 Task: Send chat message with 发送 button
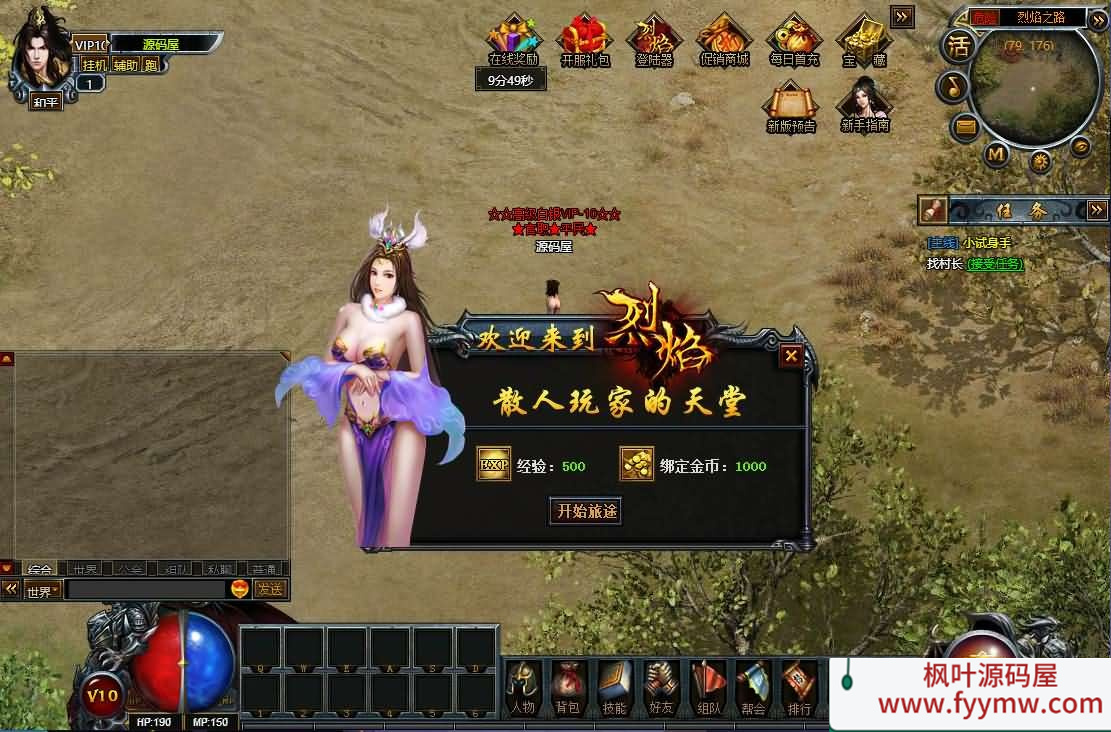pyautogui.click(x=270, y=589)
